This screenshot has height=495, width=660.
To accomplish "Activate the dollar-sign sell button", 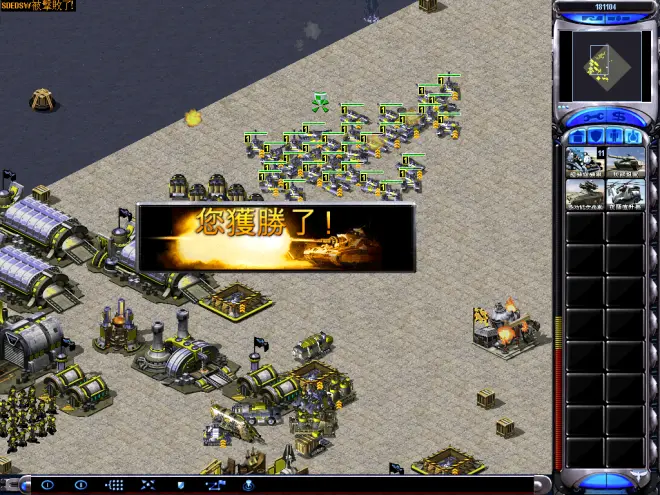I will pyautogui.click(x=619, y=116).
